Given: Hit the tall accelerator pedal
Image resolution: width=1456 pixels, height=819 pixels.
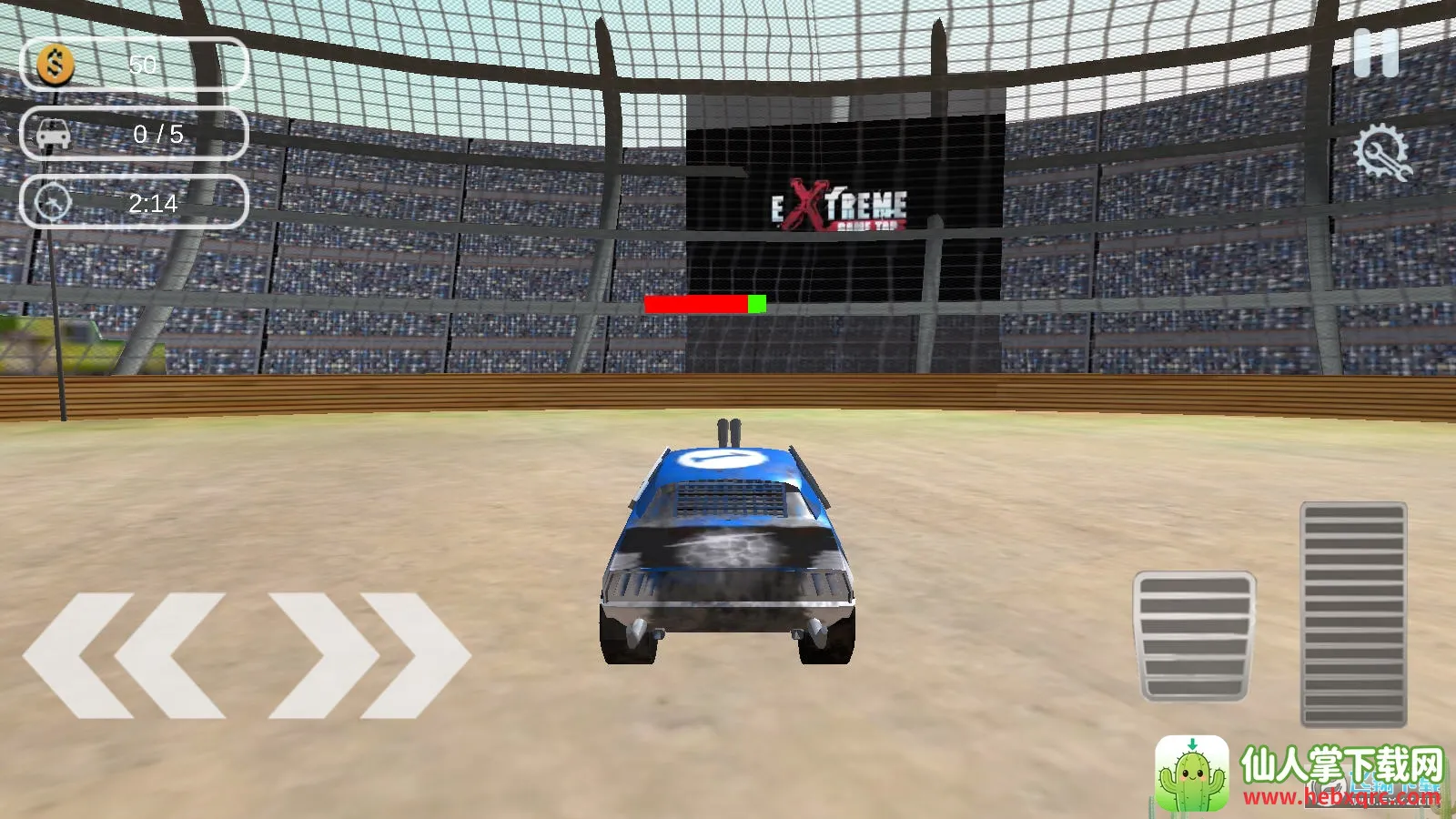Looking at the screenshot, I should coord(1353,613).
